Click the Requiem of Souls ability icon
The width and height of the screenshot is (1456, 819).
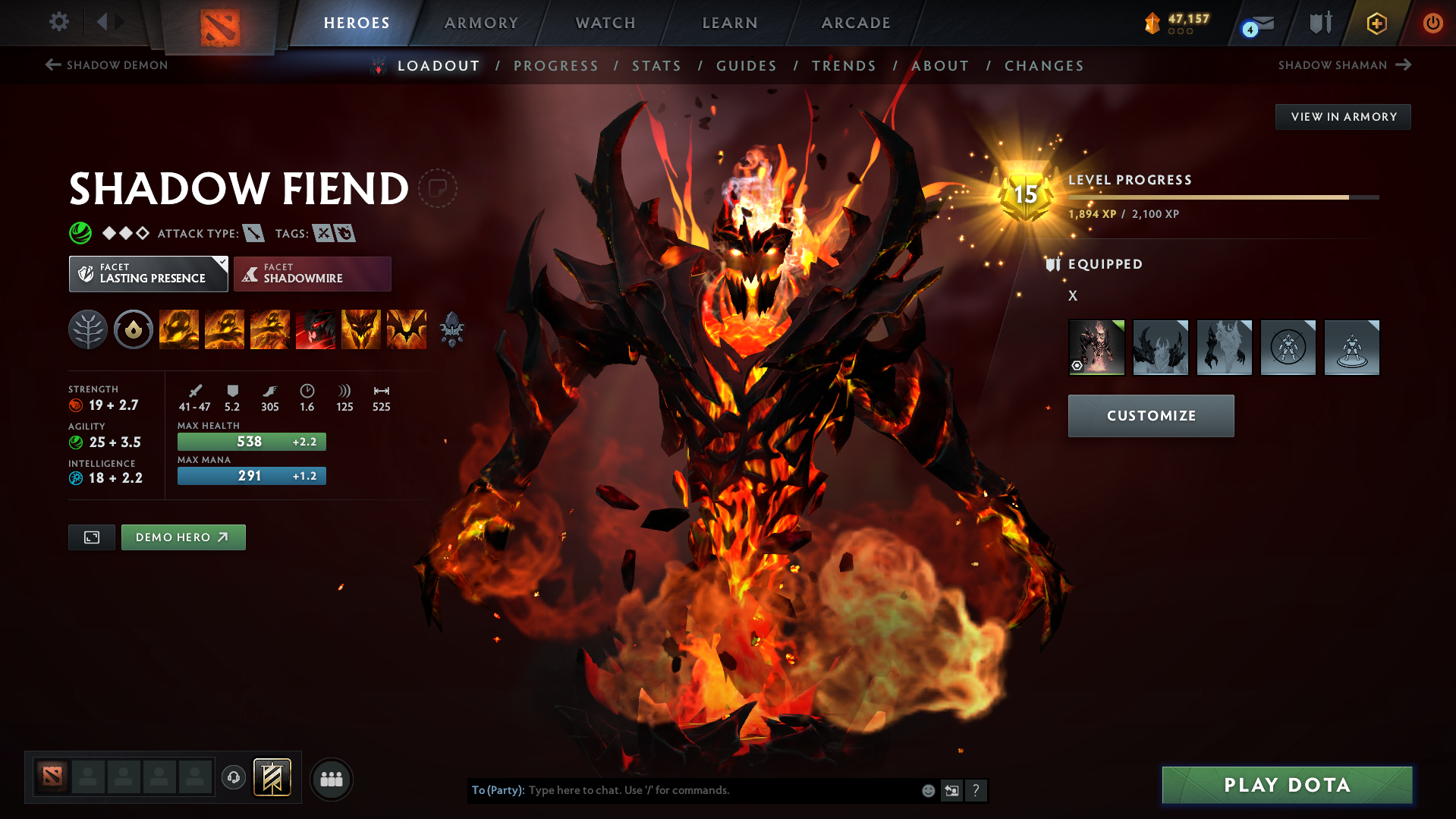[x=407, y=329]
